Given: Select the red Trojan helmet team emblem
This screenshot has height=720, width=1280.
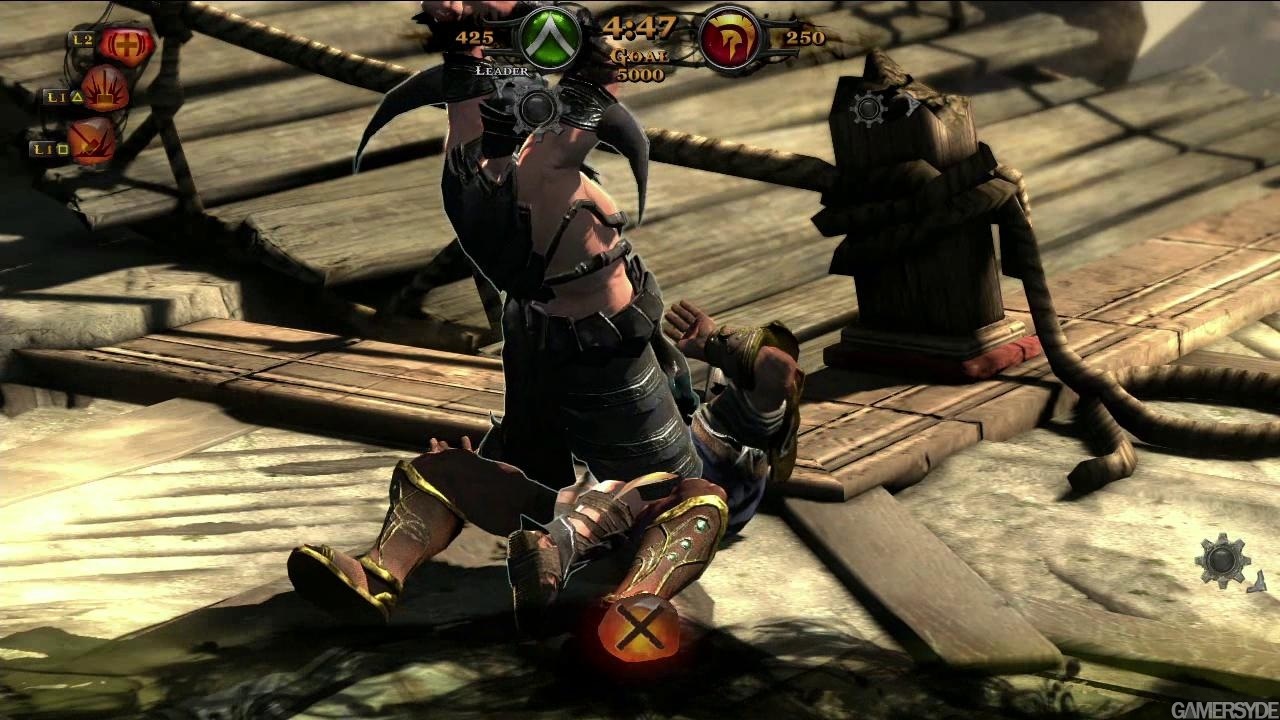Looking at the screenshot, I should coord(729,39).
